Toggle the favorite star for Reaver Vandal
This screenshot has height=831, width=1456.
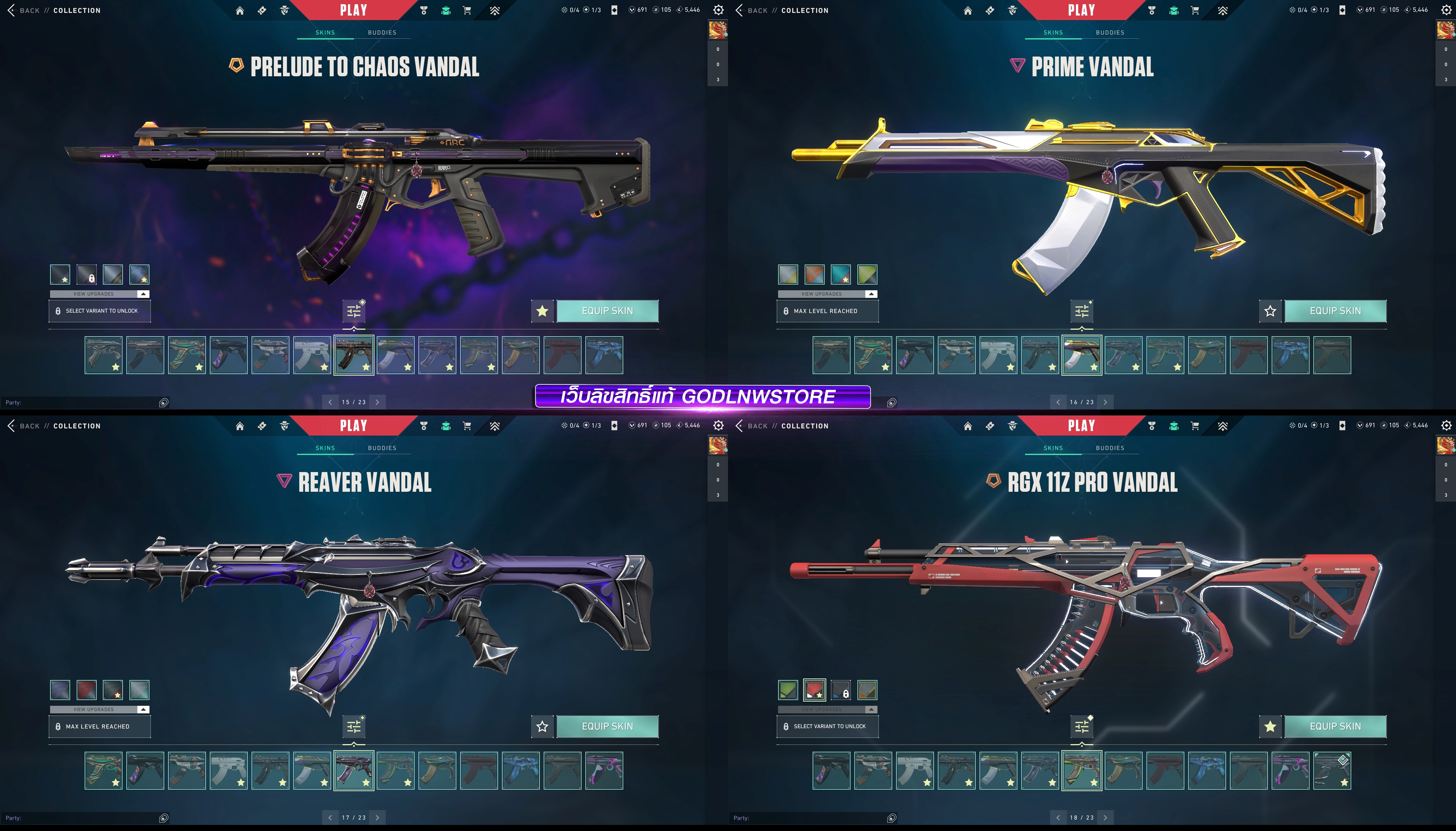542,727
